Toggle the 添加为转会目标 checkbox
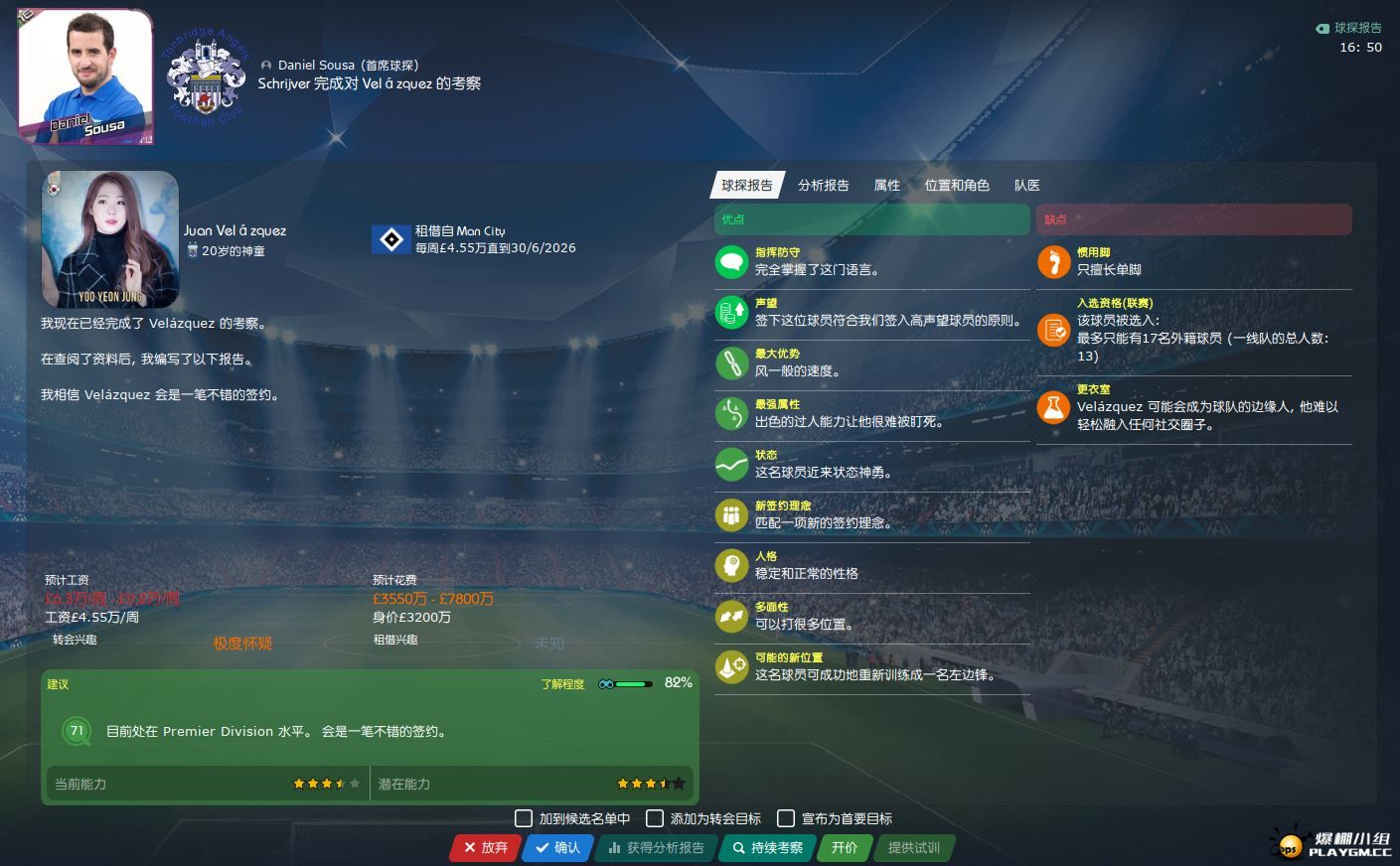Viewport: 1400px width, 866px height. coord(655,818)
